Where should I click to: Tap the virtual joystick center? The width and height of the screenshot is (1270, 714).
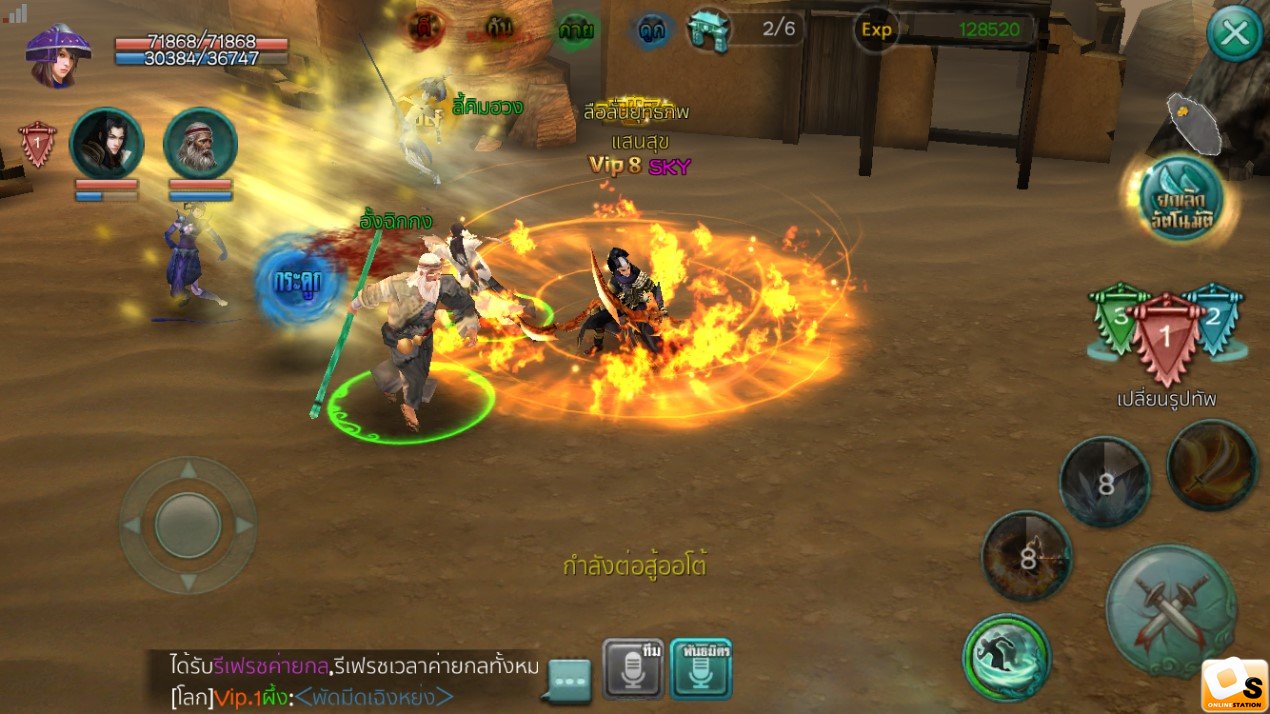(x=188, y=525)
